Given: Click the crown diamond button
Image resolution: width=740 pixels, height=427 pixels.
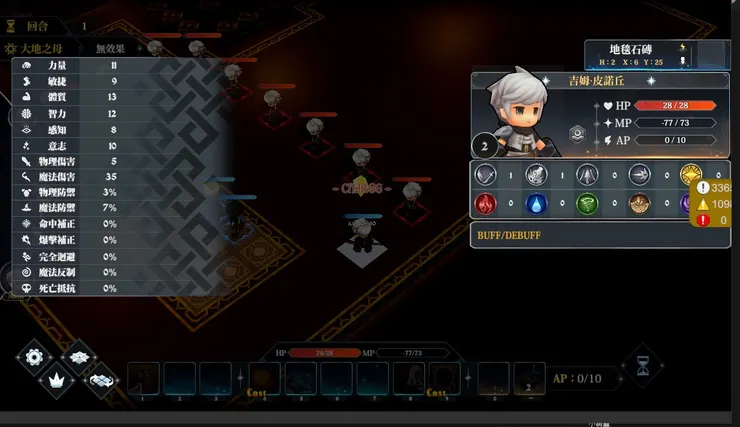Looking at the screenshot, I should pyautogui.click(x=56, y=378).
